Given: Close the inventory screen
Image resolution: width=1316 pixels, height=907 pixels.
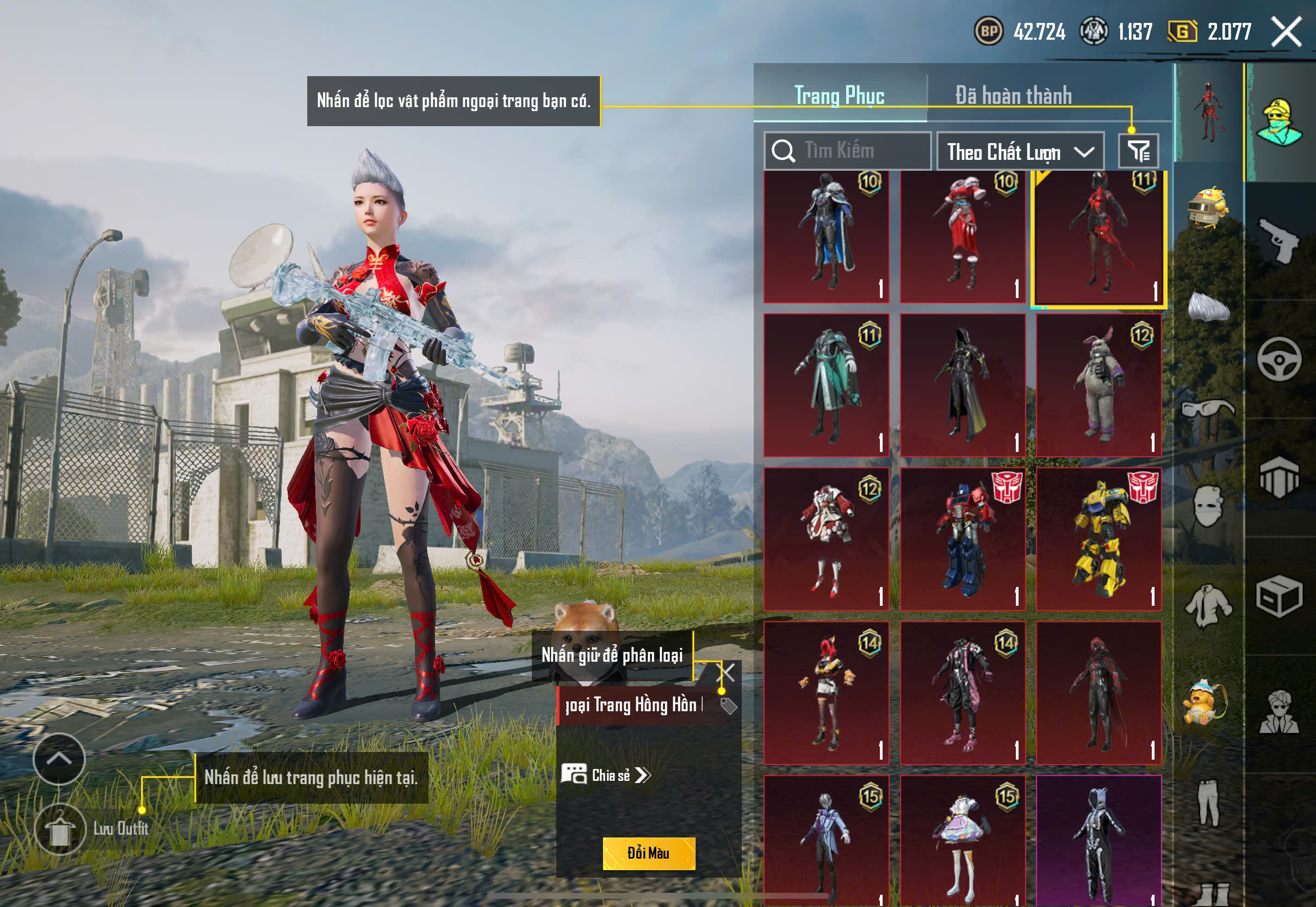Looking at the screenshot, I should click(x=1286, y=32).
